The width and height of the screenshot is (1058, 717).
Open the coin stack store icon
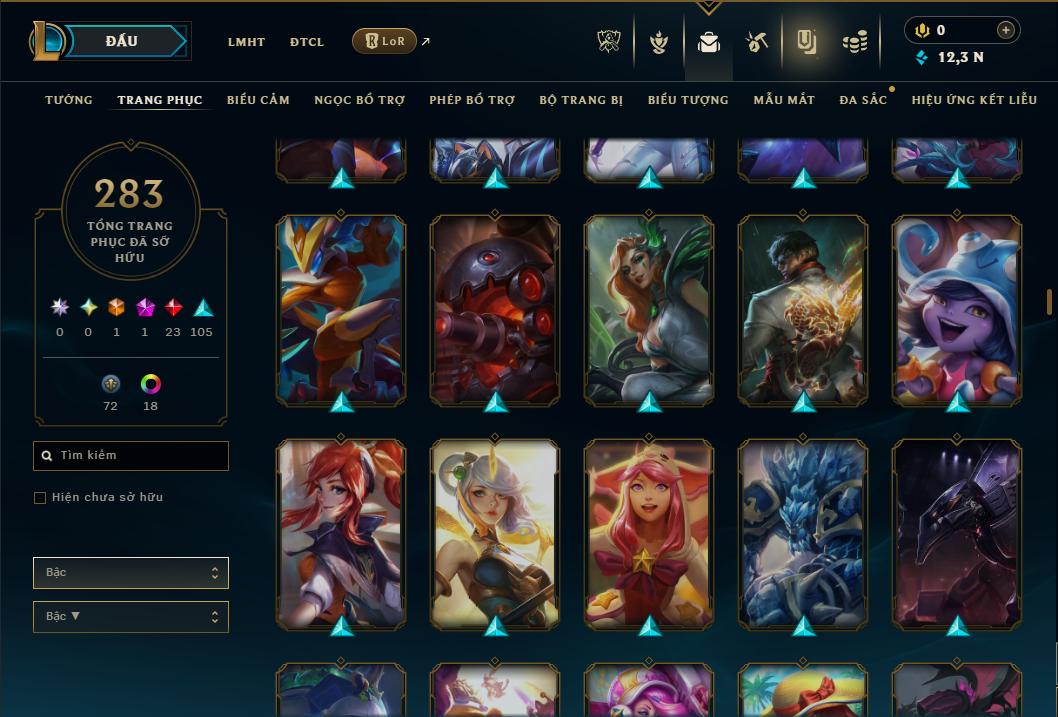pos(854,42)
